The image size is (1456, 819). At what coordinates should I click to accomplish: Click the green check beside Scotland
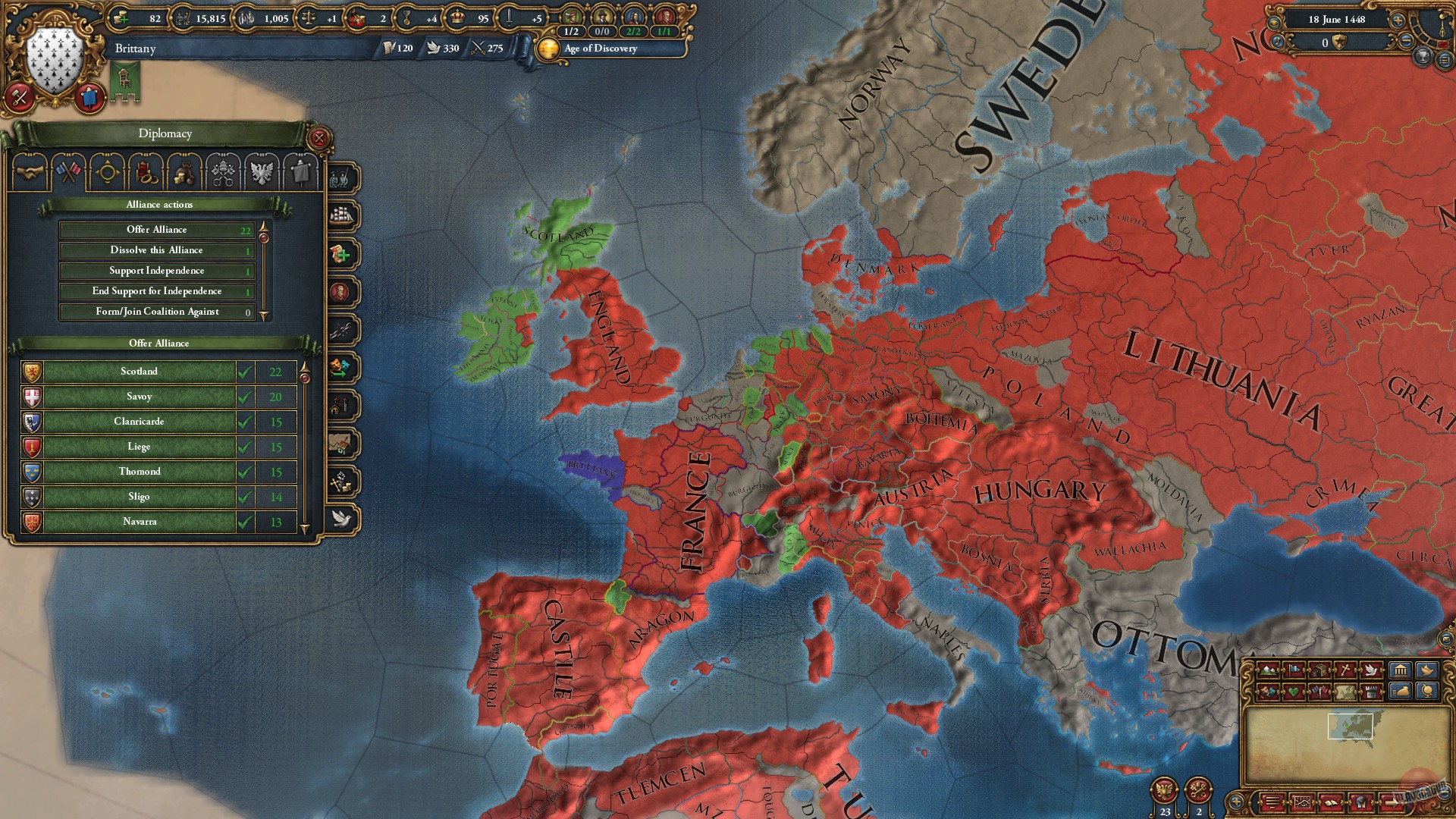(244, 372)
